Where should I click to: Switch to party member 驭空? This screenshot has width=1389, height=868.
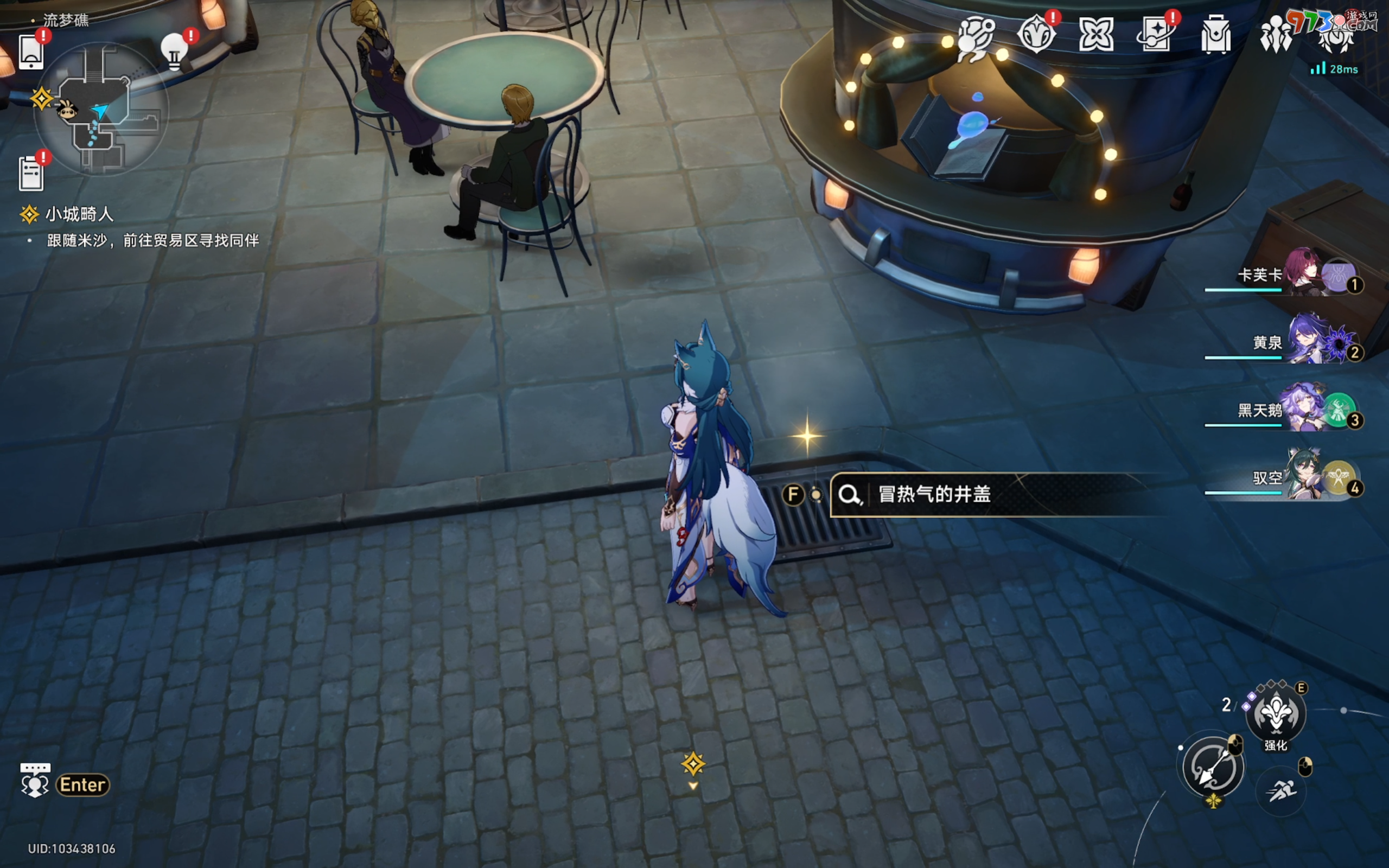click(x=1291, y=478)
